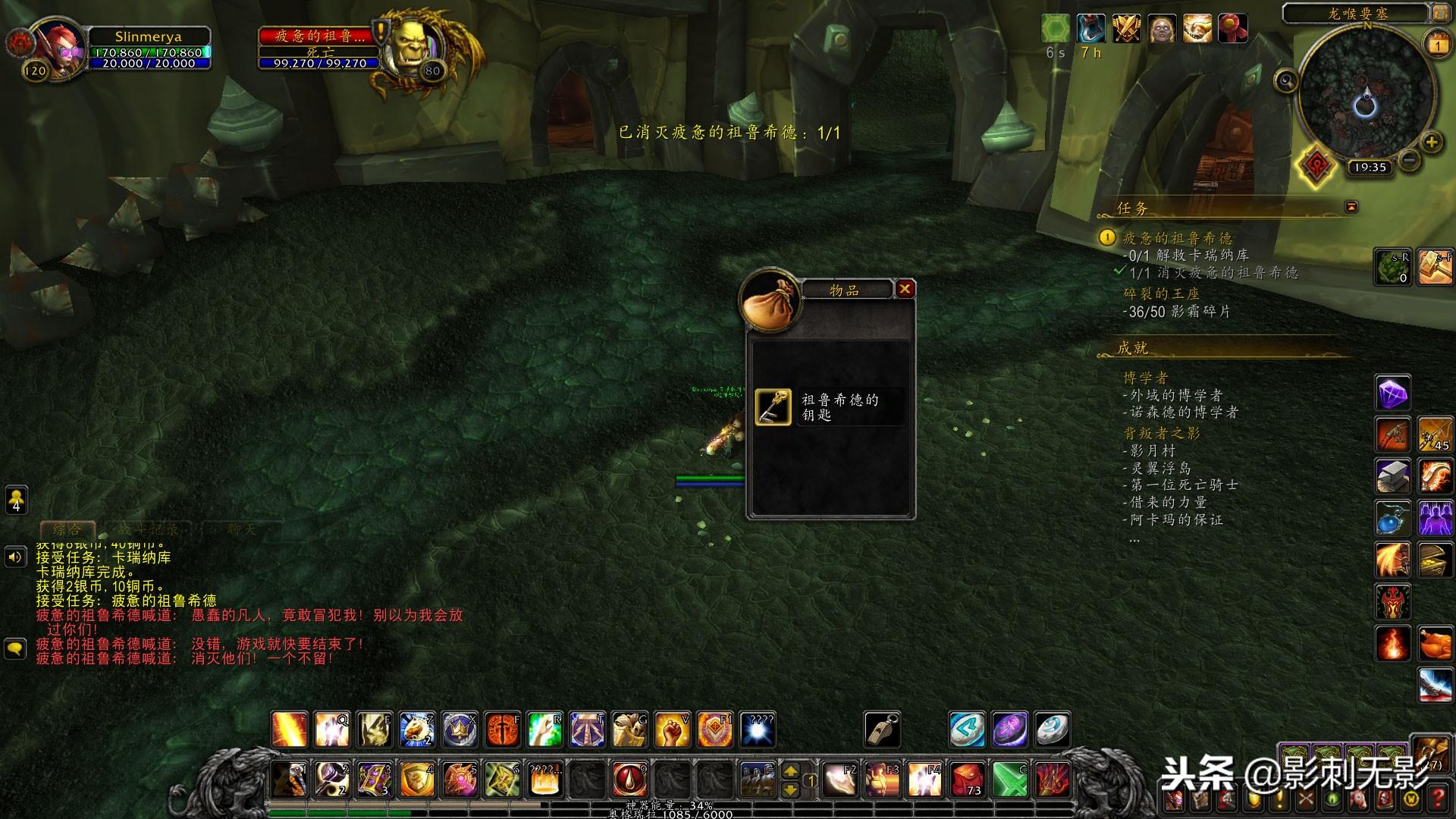The image size is (1456, 819).
Task: Open the calendar button beside the minimap
Action: tap(1438, 45)
